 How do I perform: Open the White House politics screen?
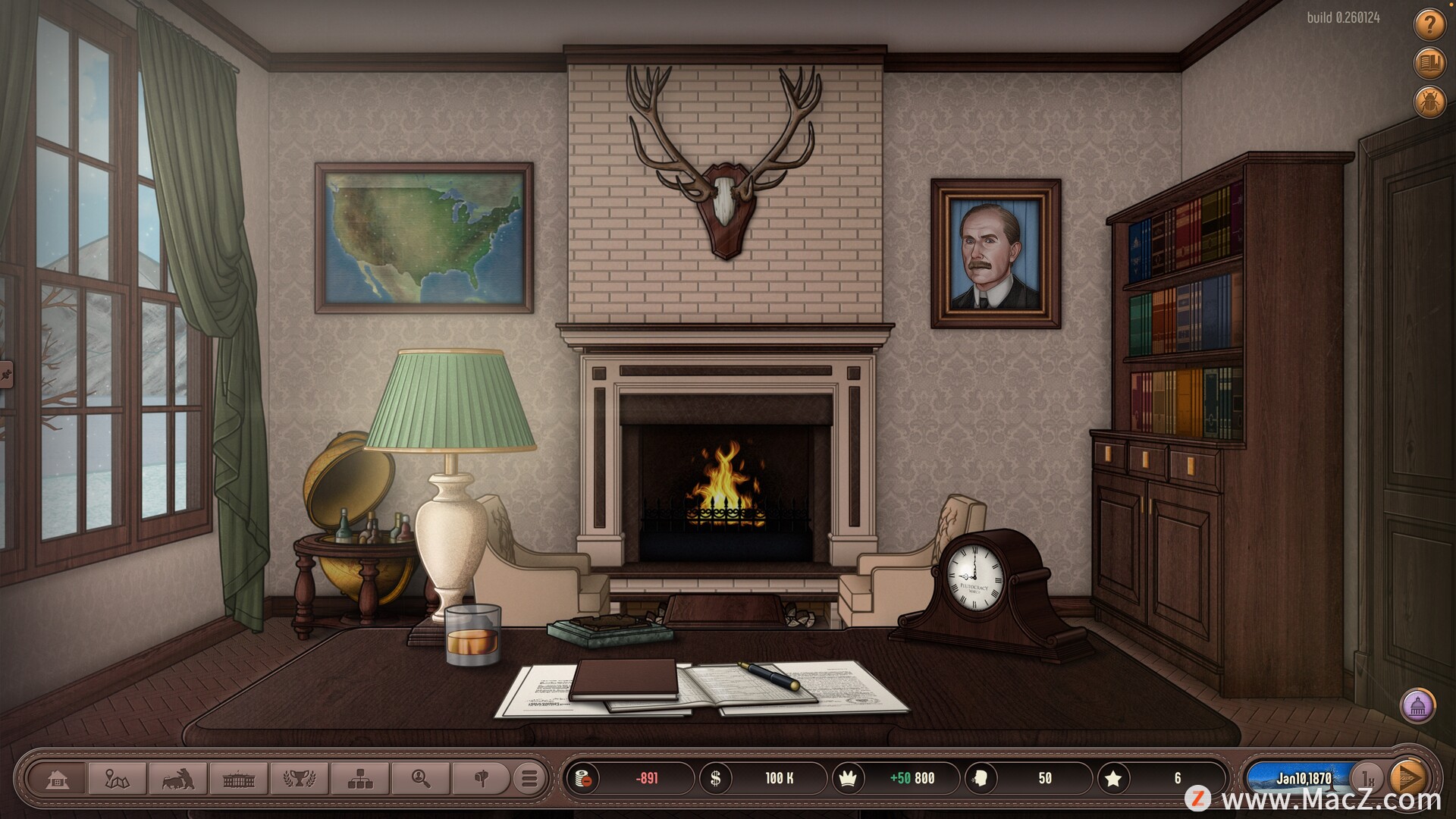(238, 779)
